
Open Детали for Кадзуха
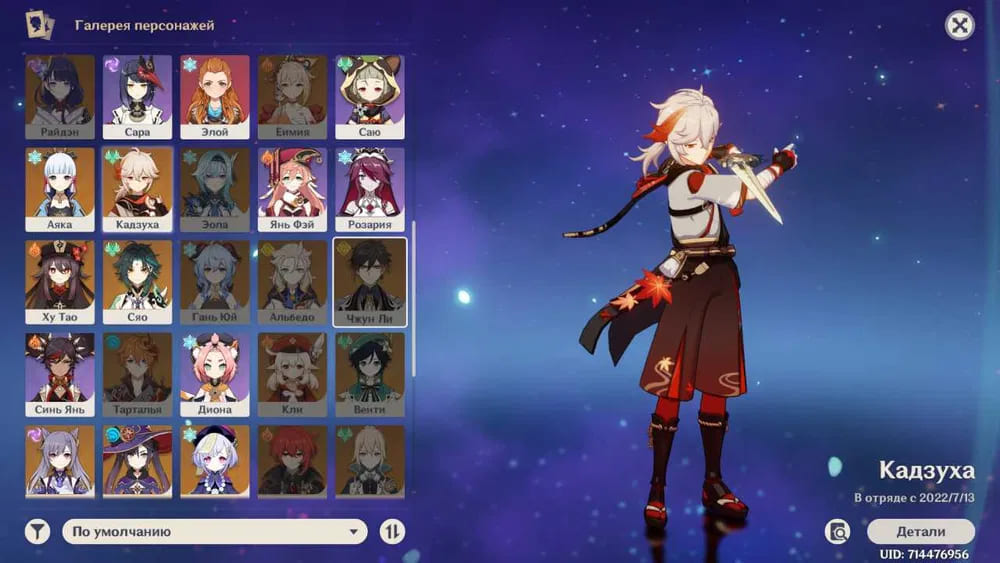[x=920, y=532]
